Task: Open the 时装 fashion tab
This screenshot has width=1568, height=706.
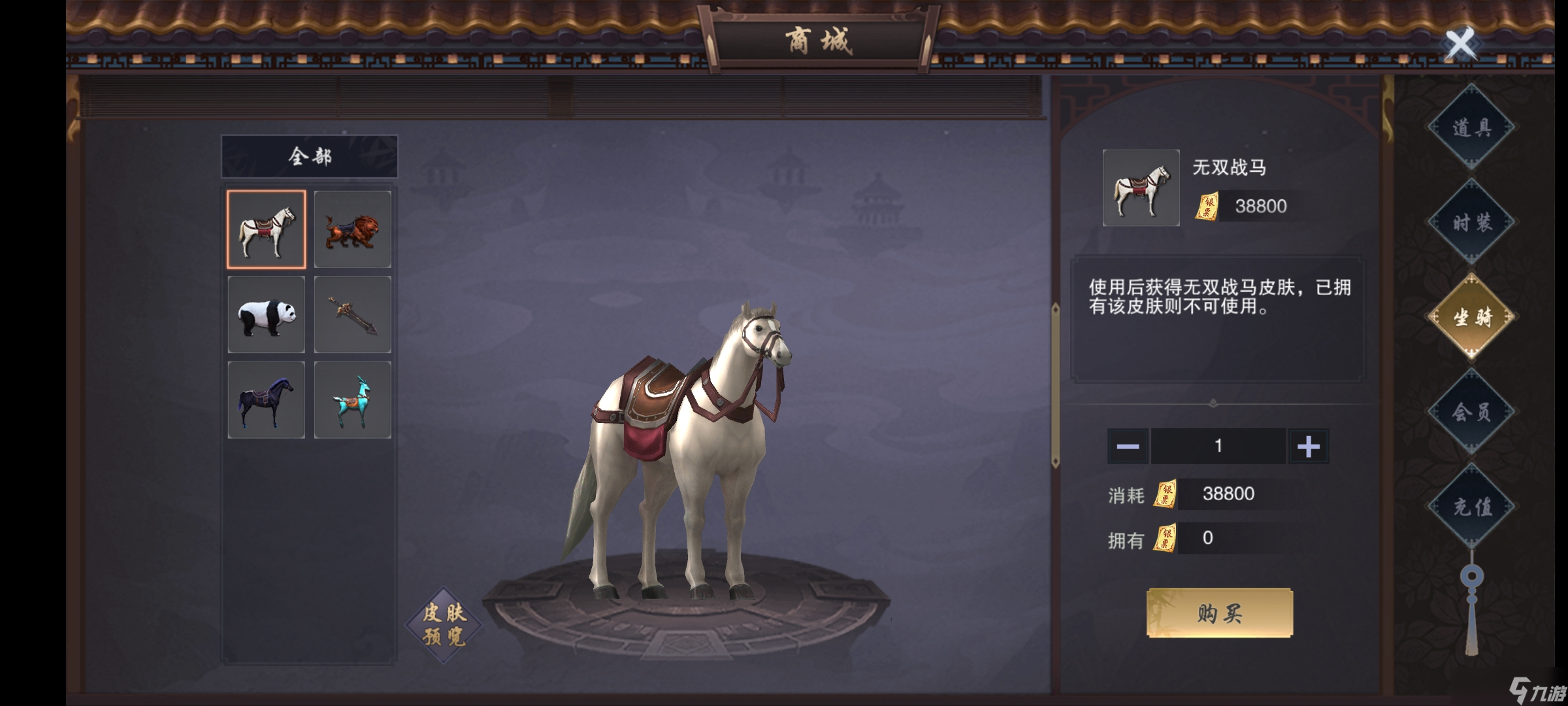Action: [1471, 222]
